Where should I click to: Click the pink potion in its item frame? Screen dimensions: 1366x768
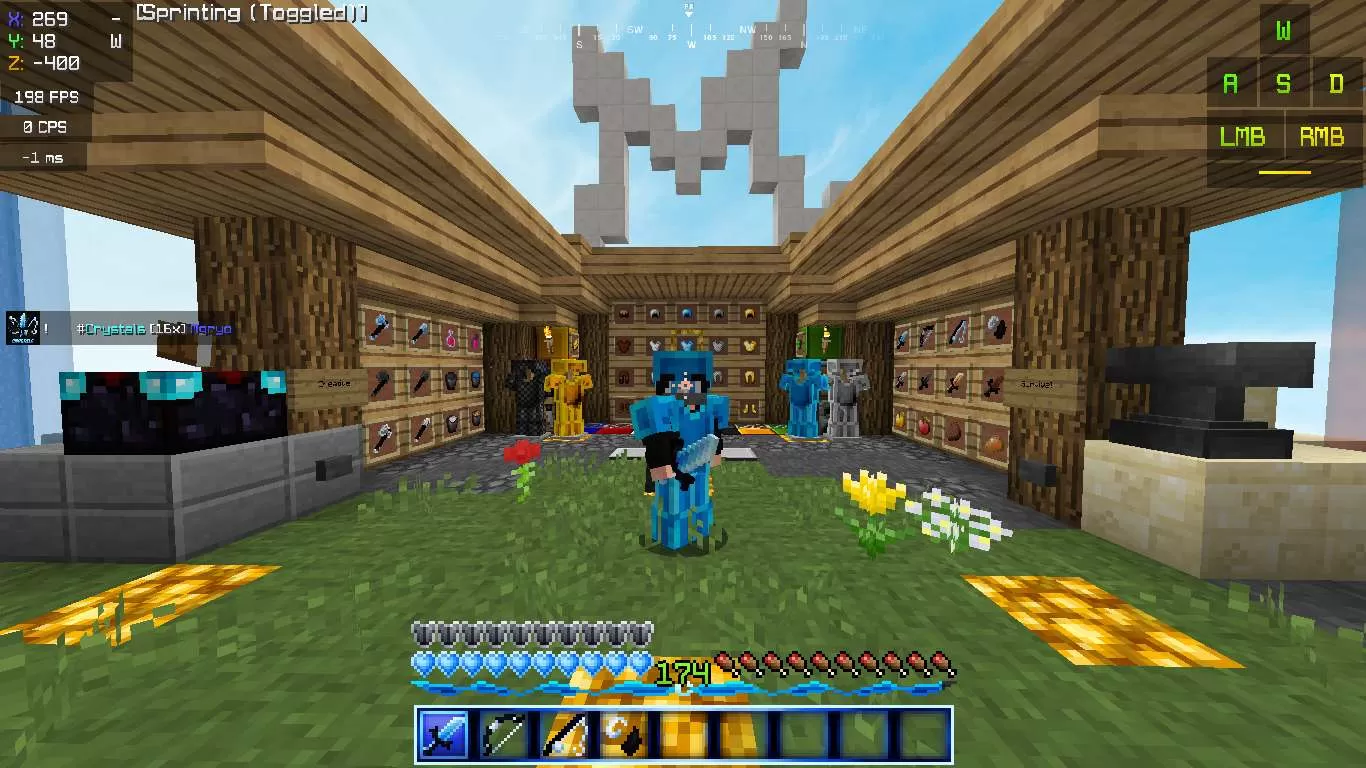pyautogui.click(x=475, y=341)
